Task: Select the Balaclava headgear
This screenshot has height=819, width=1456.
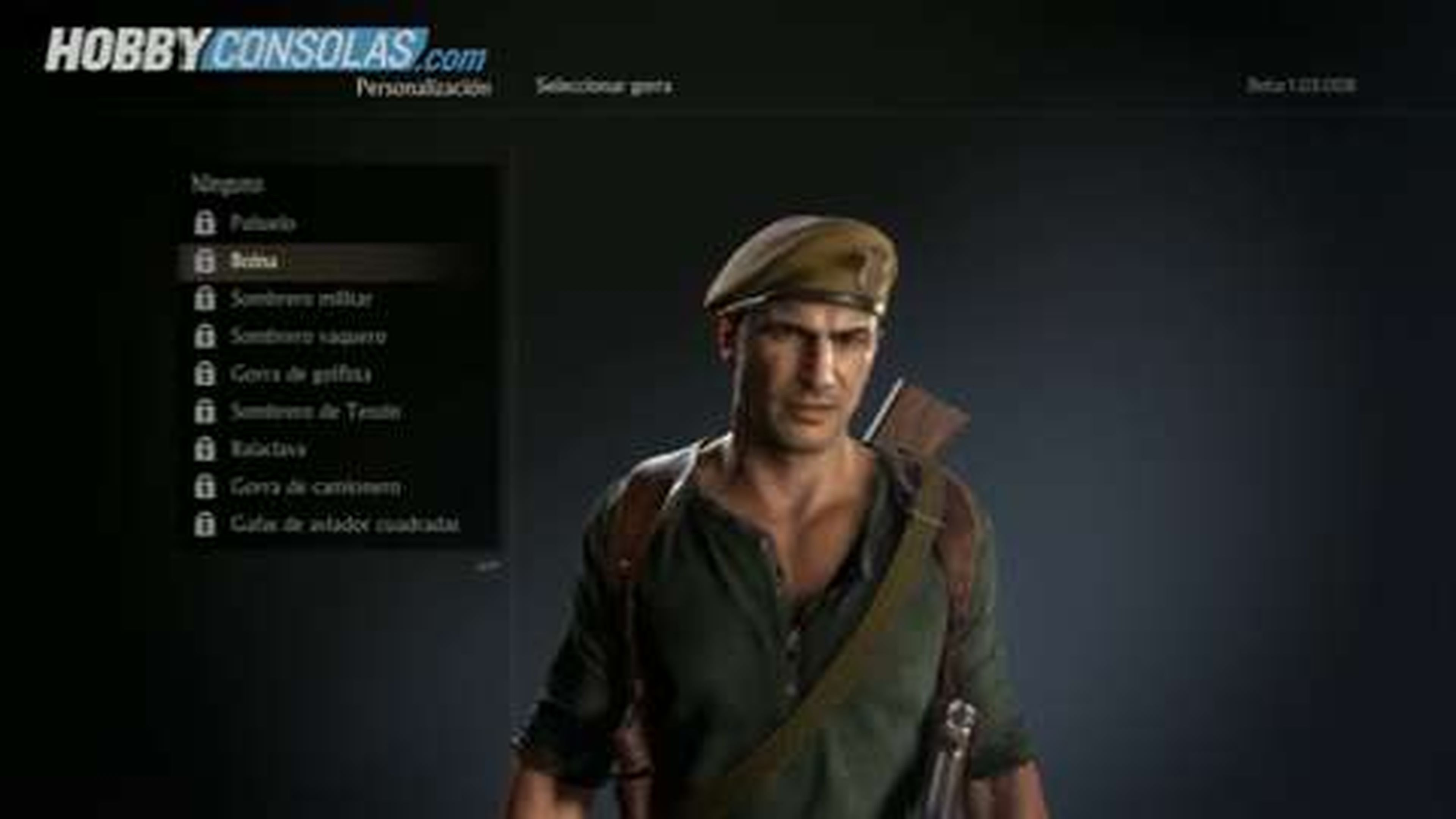Action: click(268, 449)
